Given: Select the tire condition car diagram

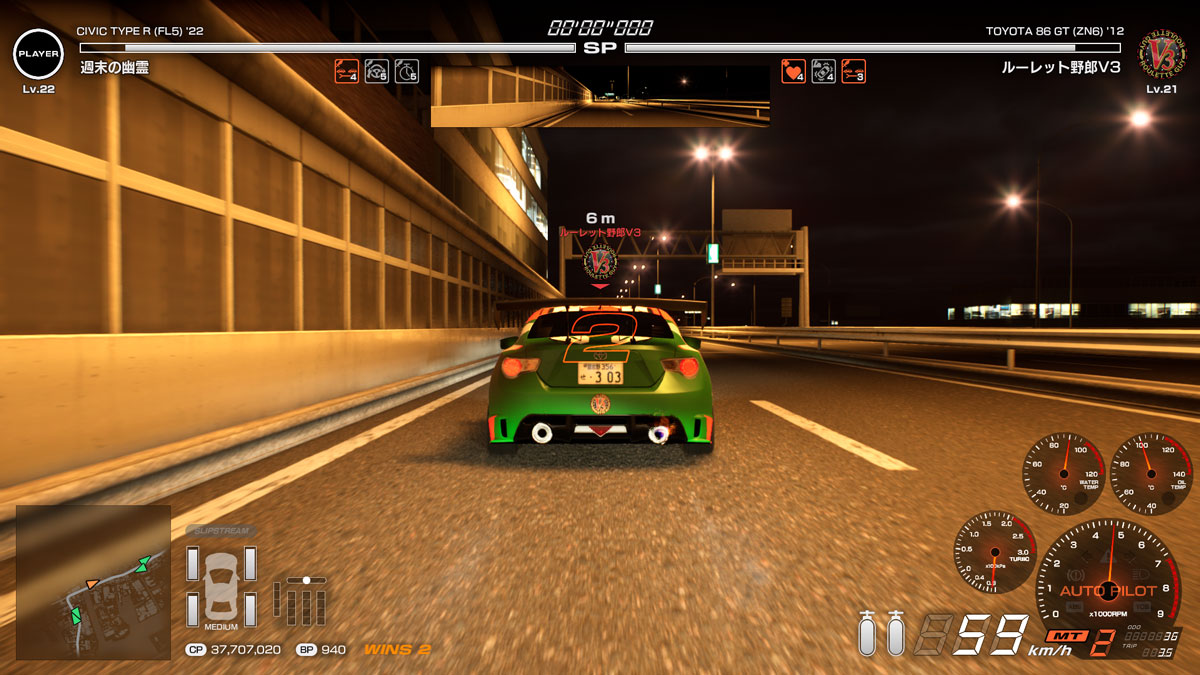Looking at the screenshot, I should [x=221, y=586].
